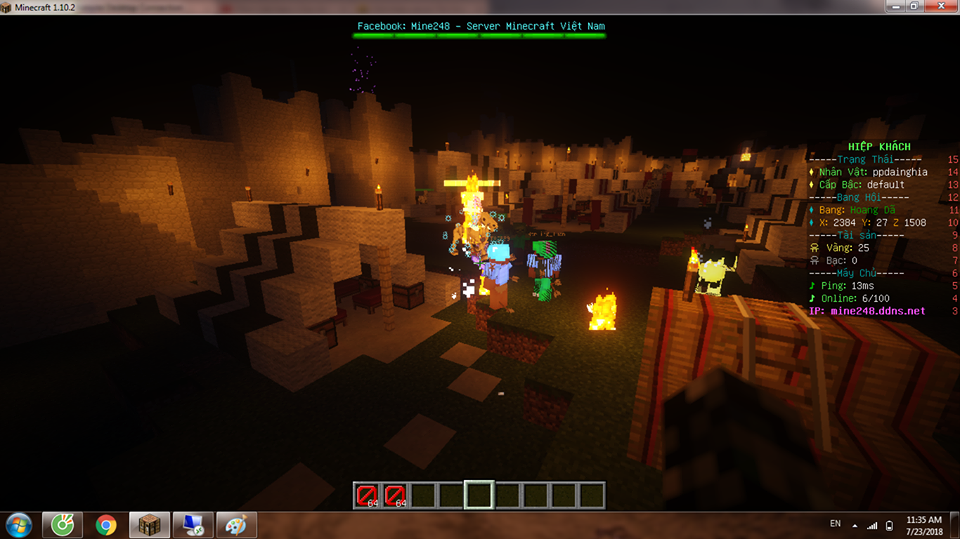Minimize the Minecraft 1.10.2 window
Screen dimensions: 960x539
click(x=895, y=7)
